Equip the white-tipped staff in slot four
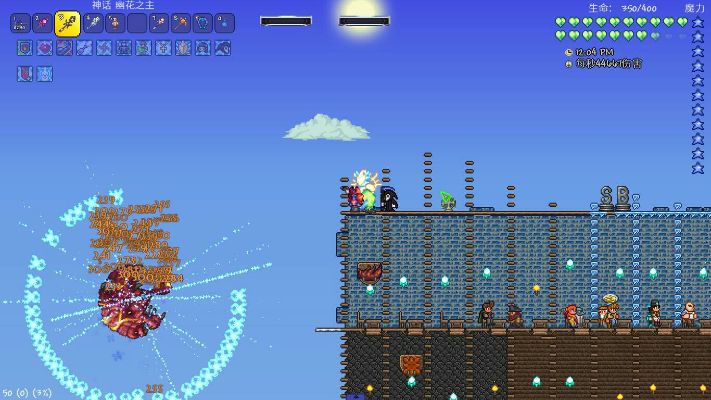The image size is (711, 400). click(x=93, y=23)
